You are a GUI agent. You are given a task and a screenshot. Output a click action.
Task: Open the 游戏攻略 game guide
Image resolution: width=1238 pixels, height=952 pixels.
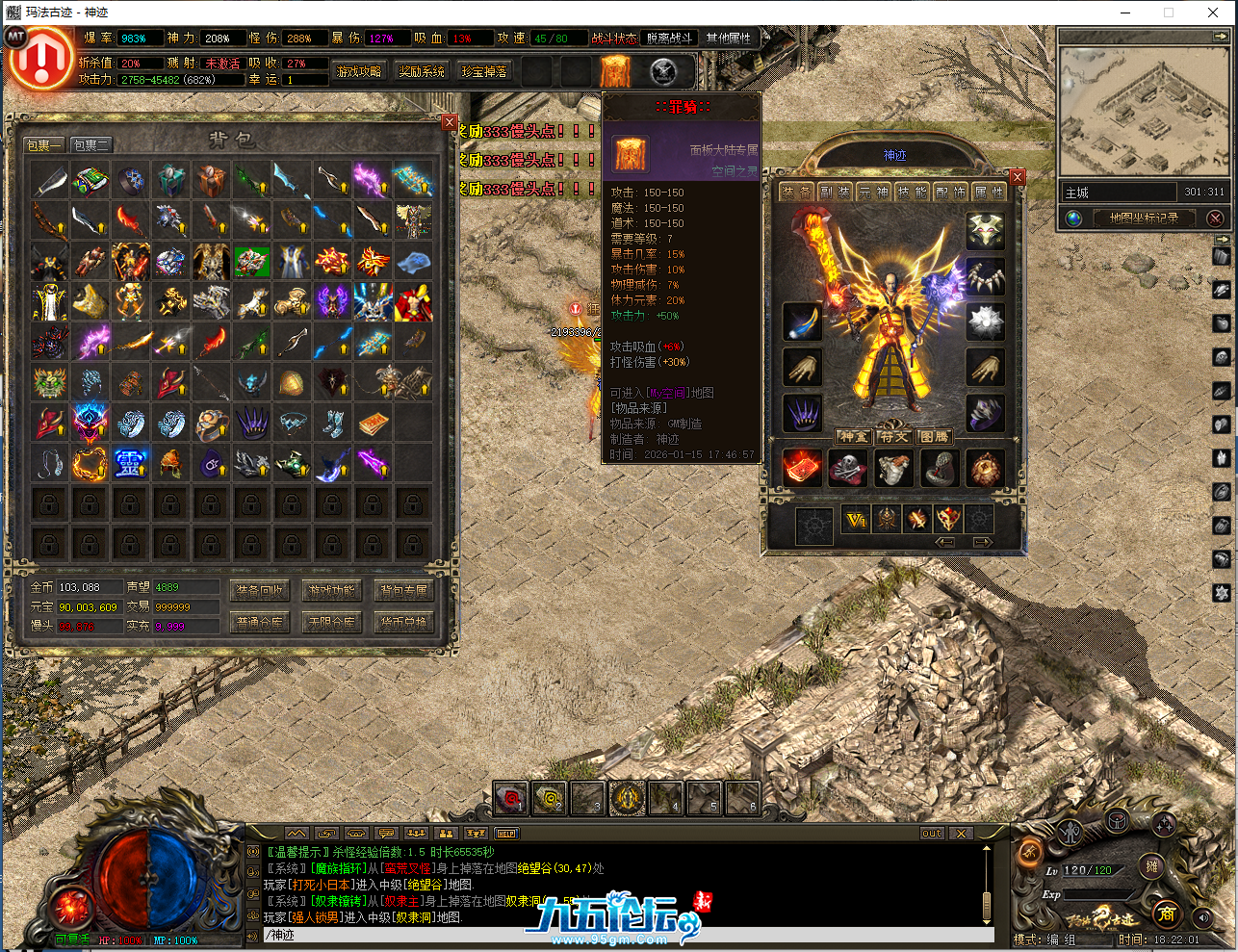click(359, 72)
